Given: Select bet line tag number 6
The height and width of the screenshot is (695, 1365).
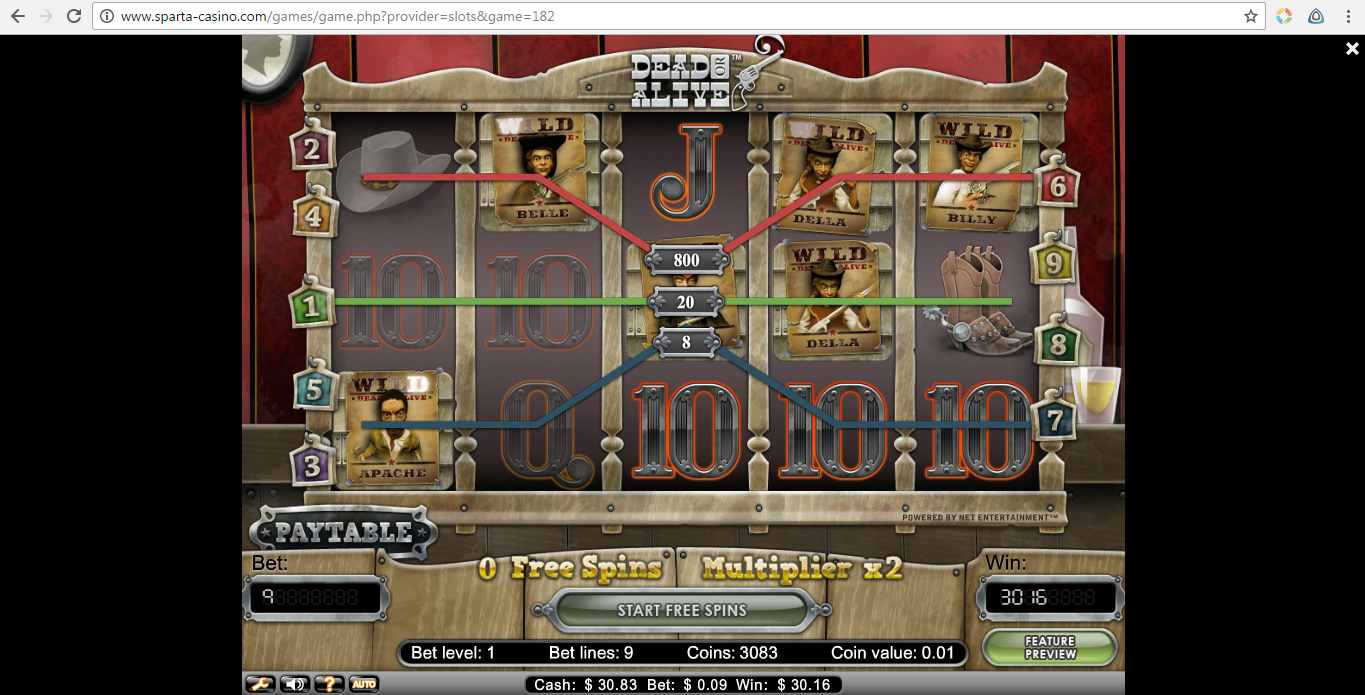Looking at the screenshot, I should (x=1058, y=185).
